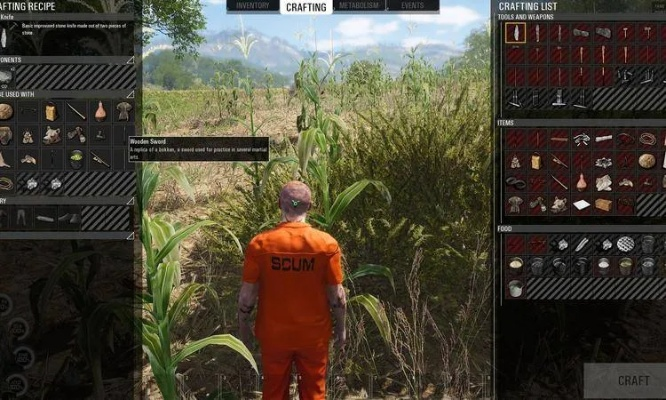Select the highlighted stone knife in Tools and Weapons

[x=515, y=33]
